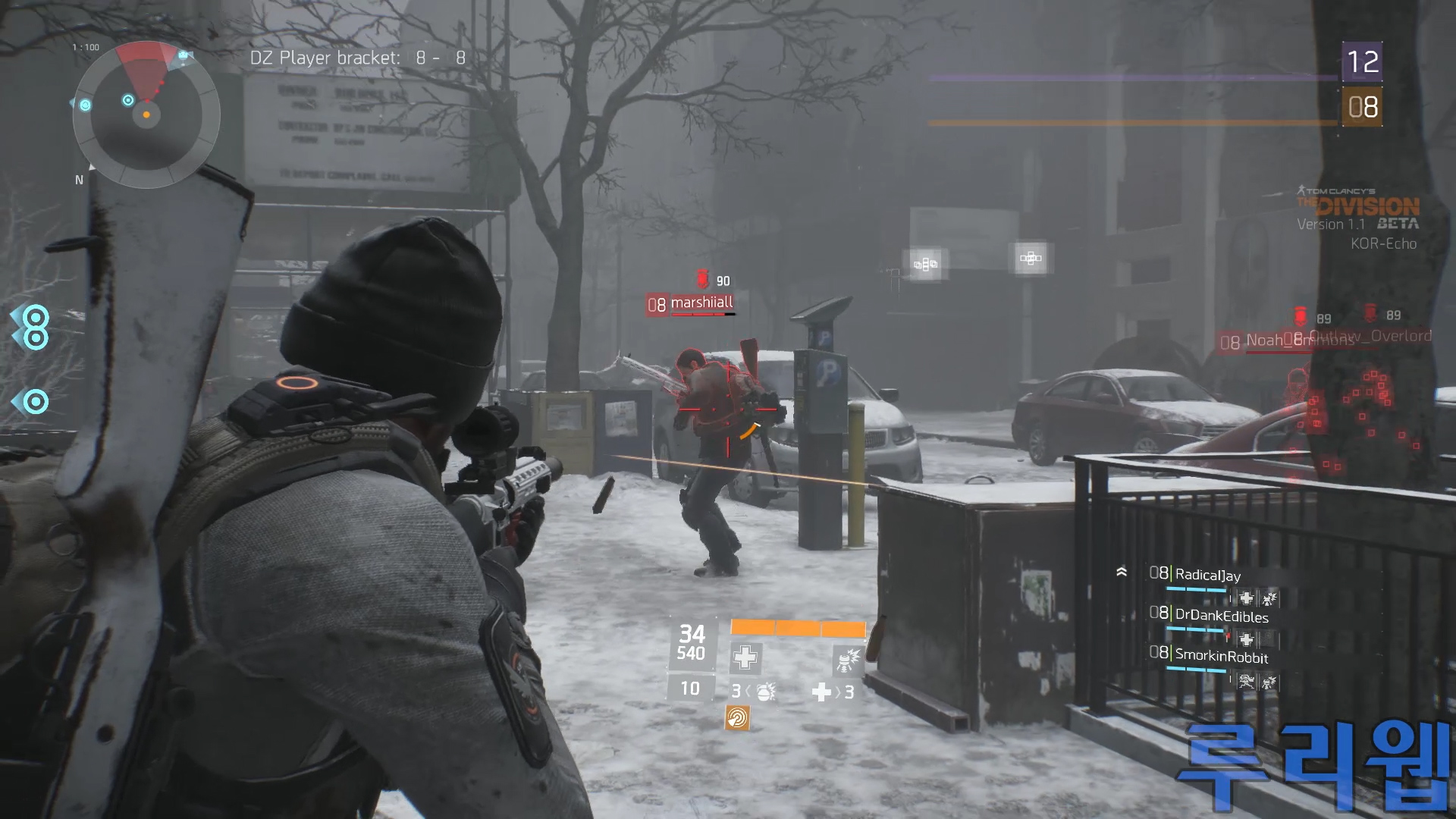Select group member DrDankEdibles
This screenshot has width=1456, height=819.
(1221, 616)
